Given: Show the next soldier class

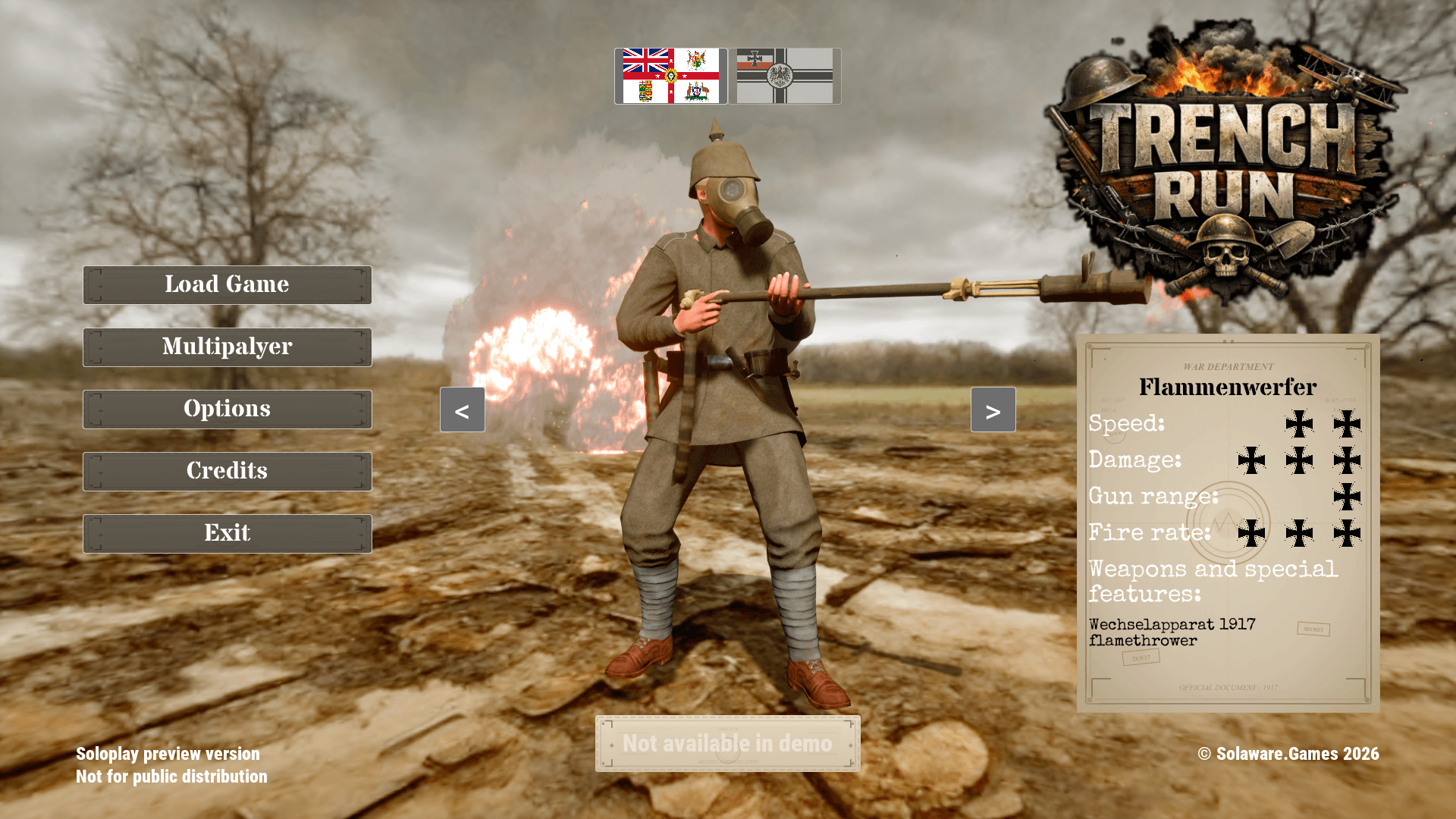Looking at the screenshot, I should point(993,410).
